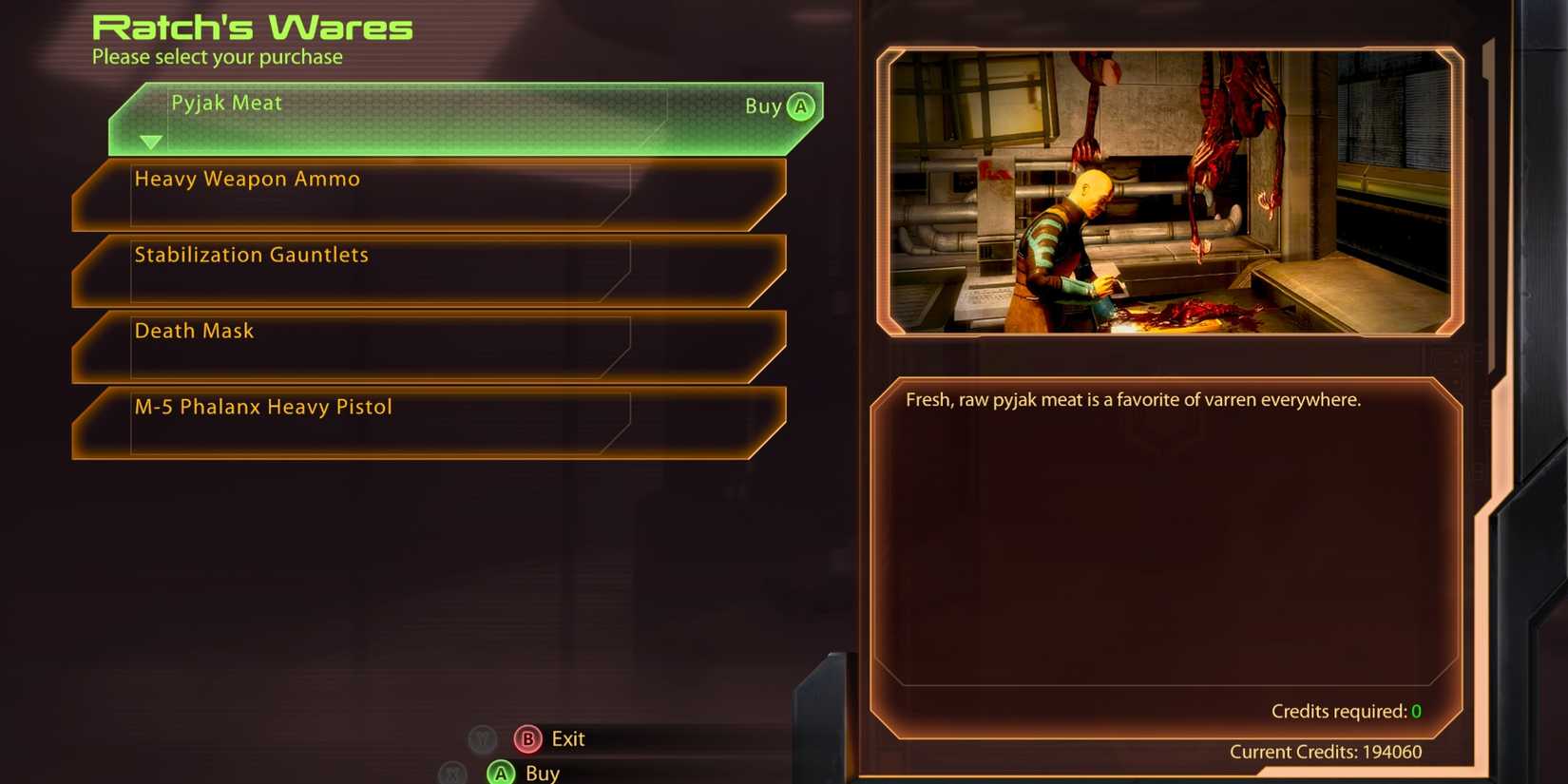Click the green zero in Credits required
The width and height of the screenshot is (1568, 784).
click(x=1415, y=711)
